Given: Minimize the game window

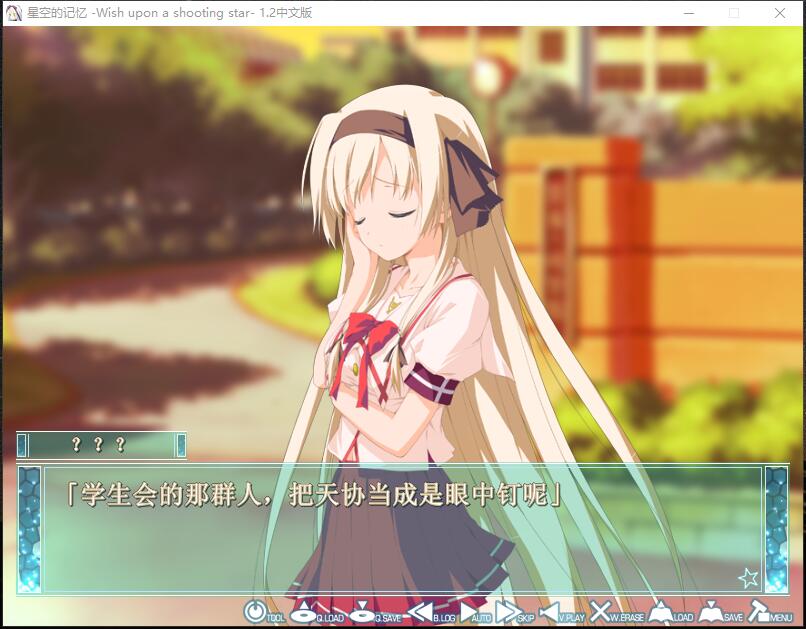Looking at the screenshot, I should point(688,13).
